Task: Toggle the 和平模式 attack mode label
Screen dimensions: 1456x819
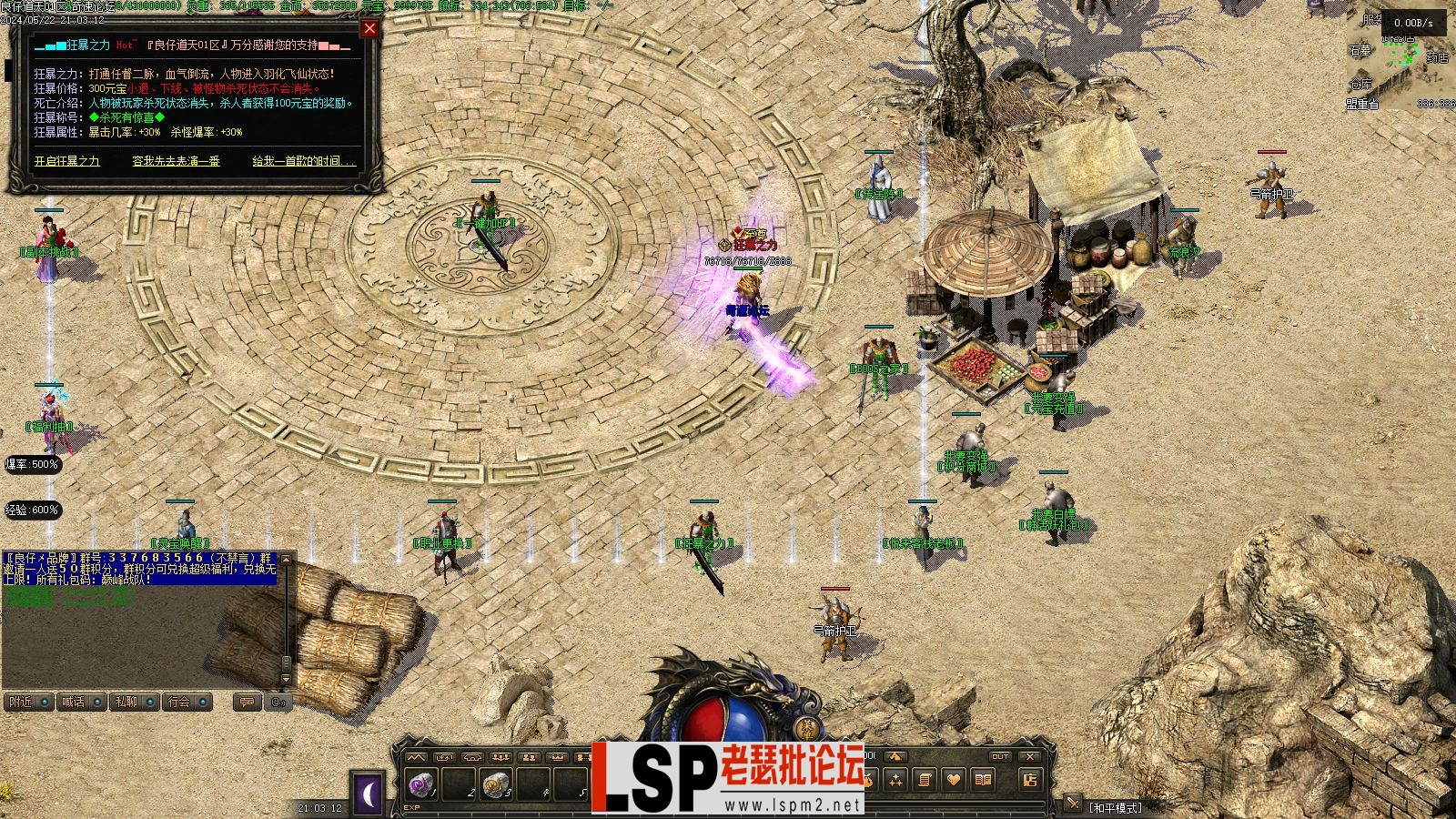Action: pyautogui.click(x=1116, y=807)
